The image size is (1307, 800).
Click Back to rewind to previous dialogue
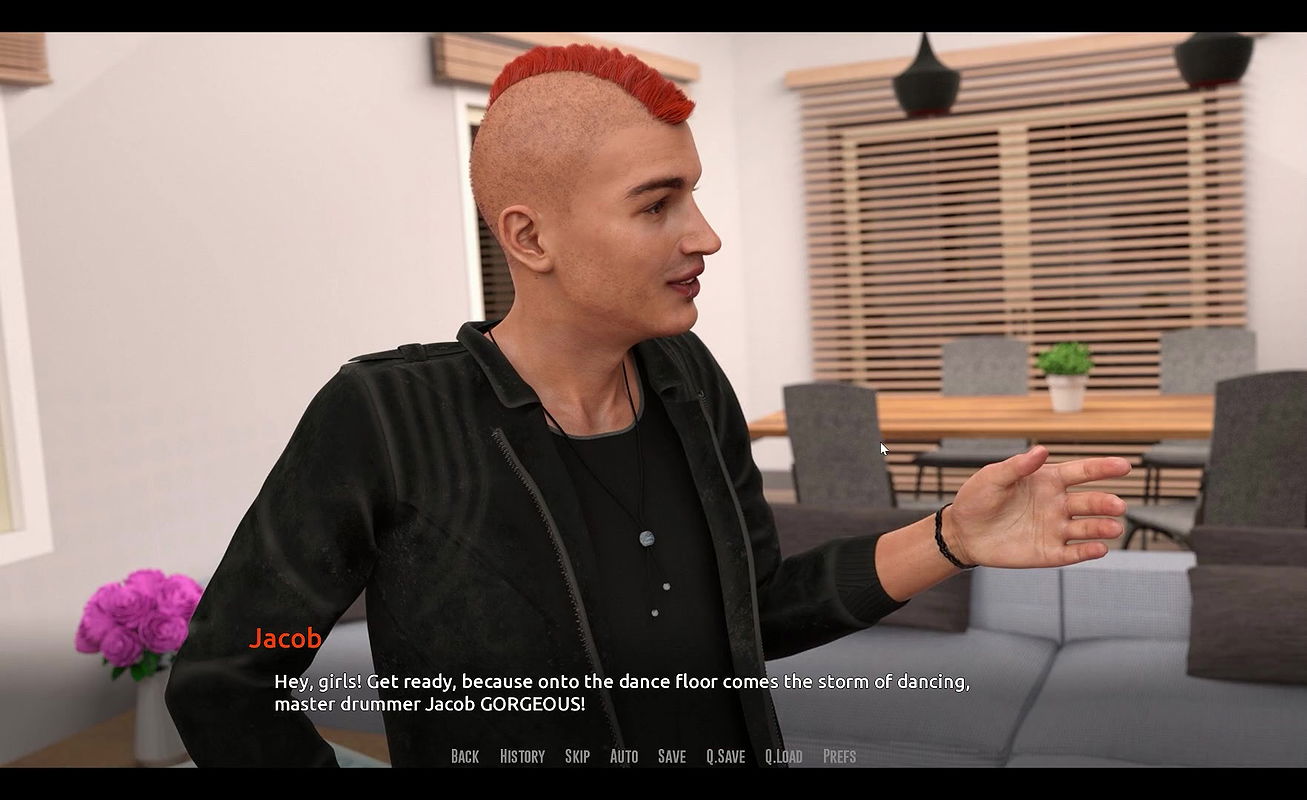464,756
